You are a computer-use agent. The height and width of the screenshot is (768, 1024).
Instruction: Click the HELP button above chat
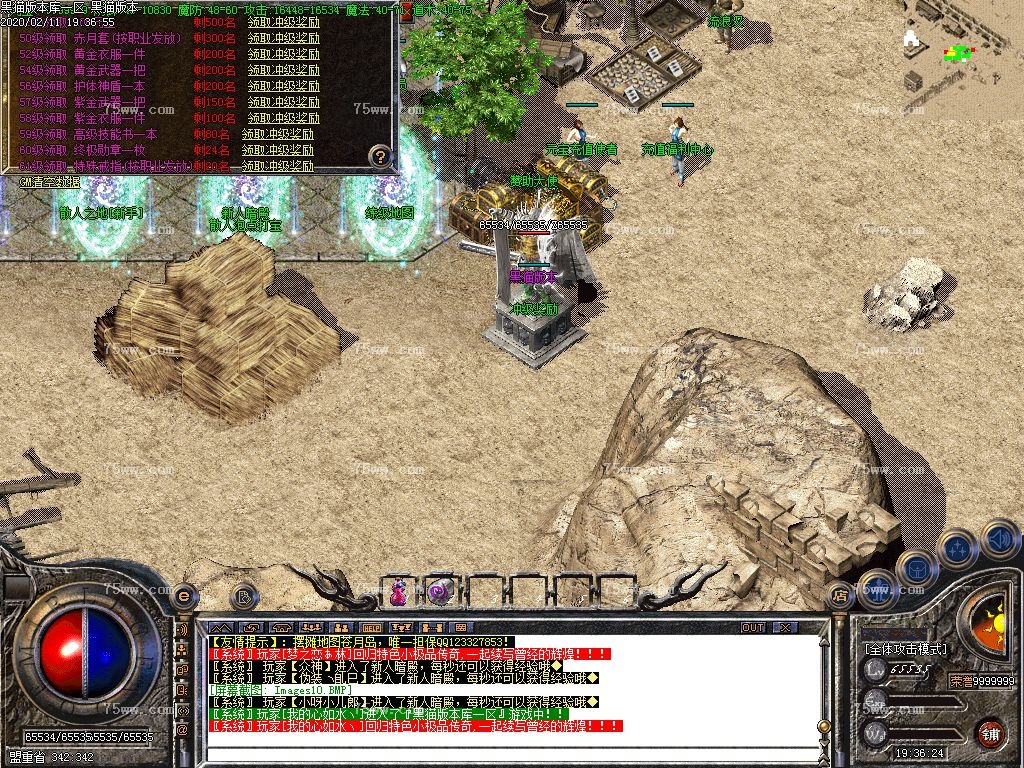coord(371,628)
